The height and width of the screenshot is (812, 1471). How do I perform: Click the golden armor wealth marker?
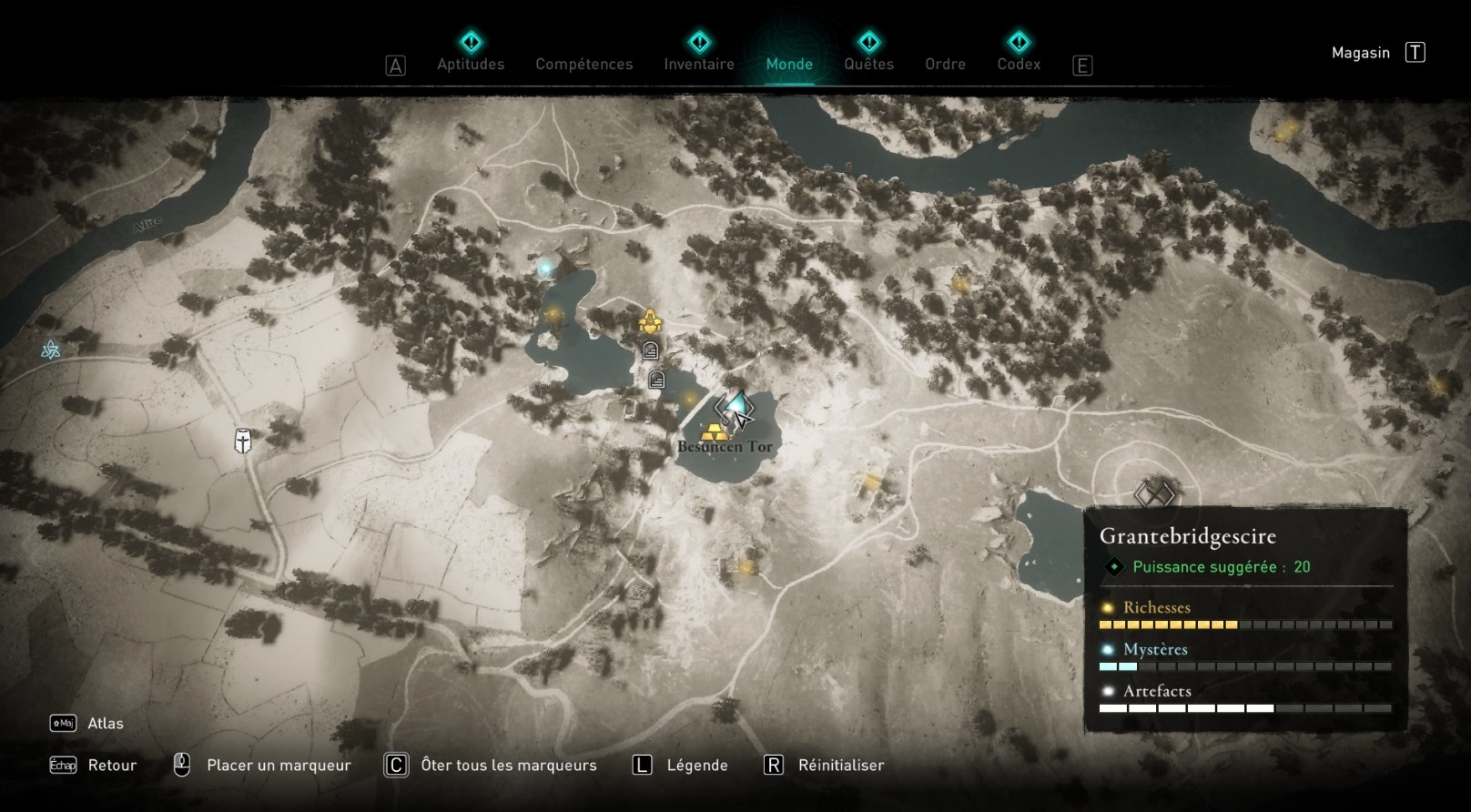pyautogui.click(x=650, y=321)
